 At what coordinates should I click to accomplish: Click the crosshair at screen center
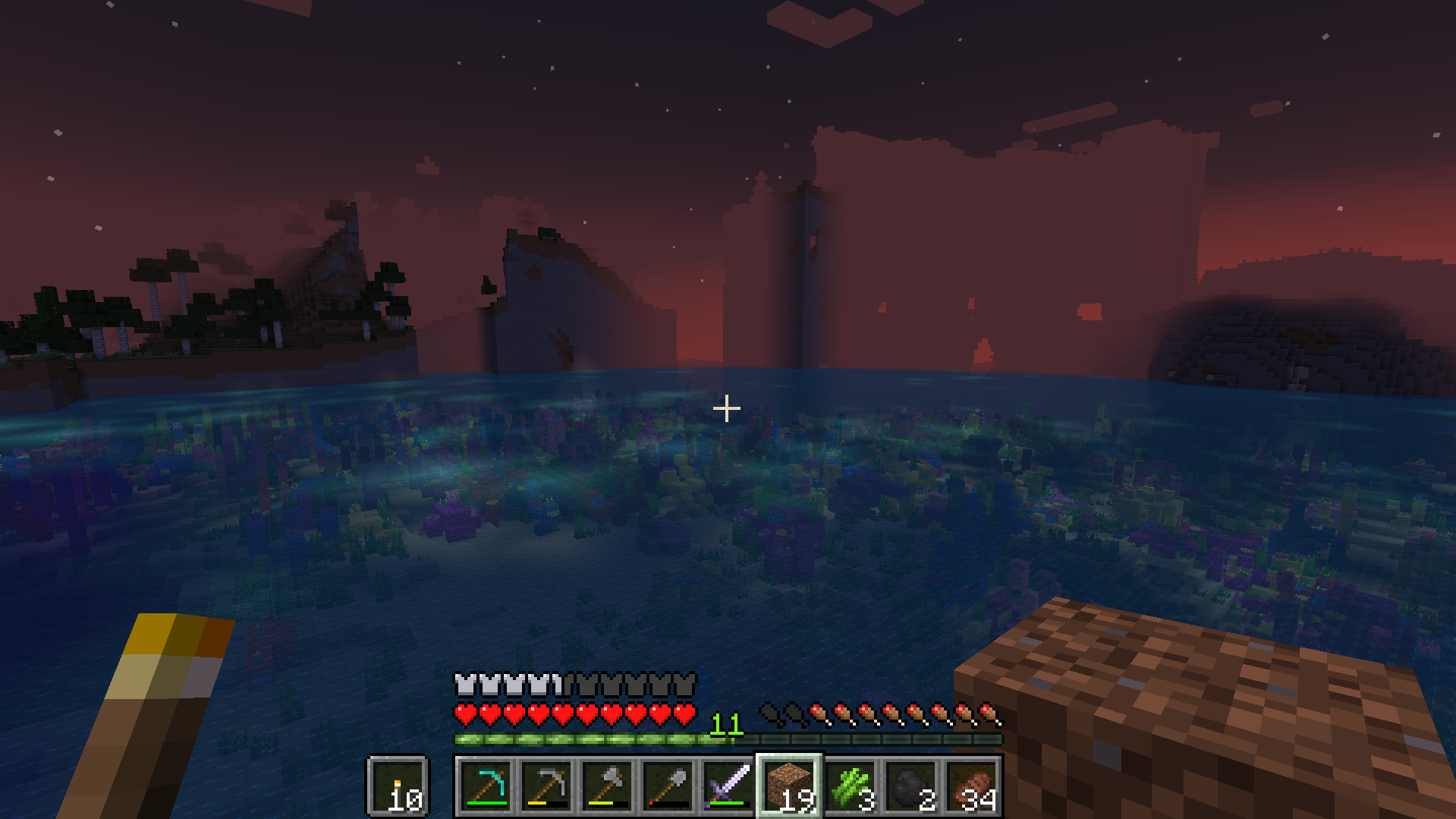point(727,408)
